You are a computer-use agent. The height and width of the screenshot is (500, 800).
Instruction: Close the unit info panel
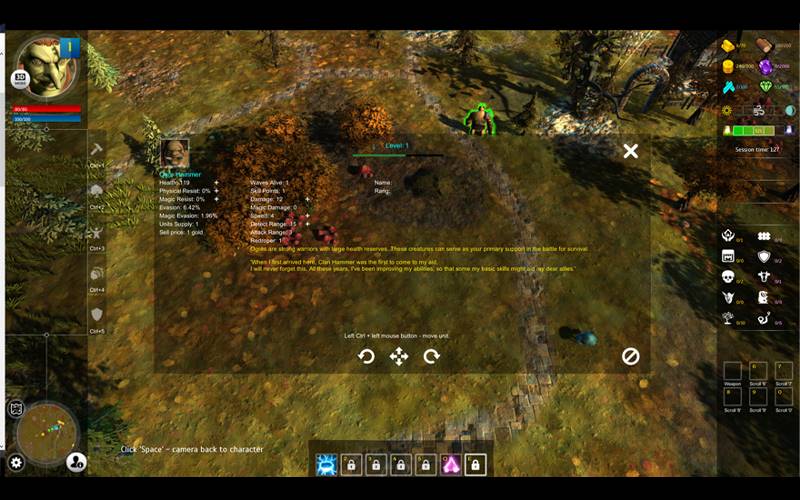point(630,151)
